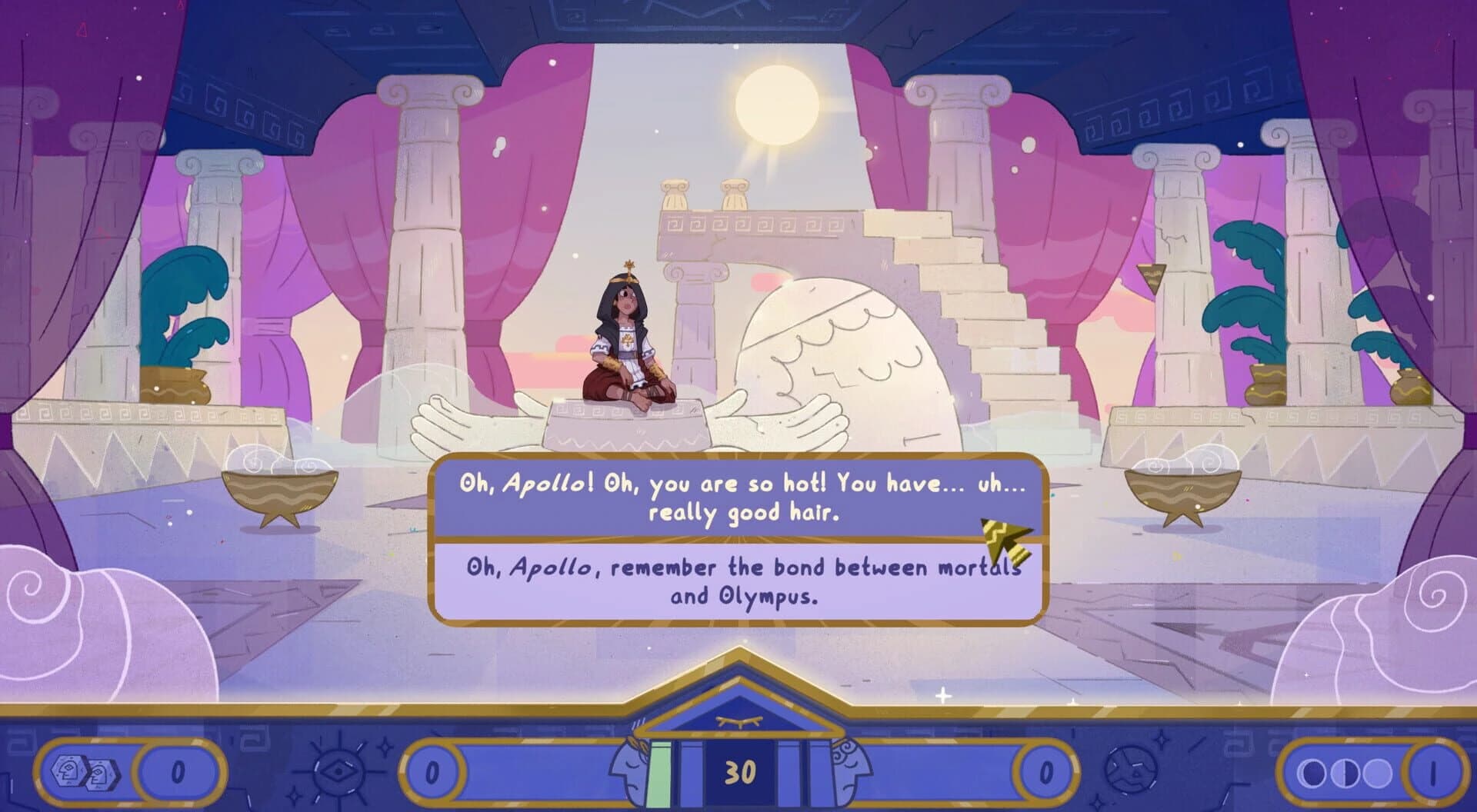
Task: Click the hexagonal coin tiles icon
Action: pyautogui.click(x=85, y=772)
